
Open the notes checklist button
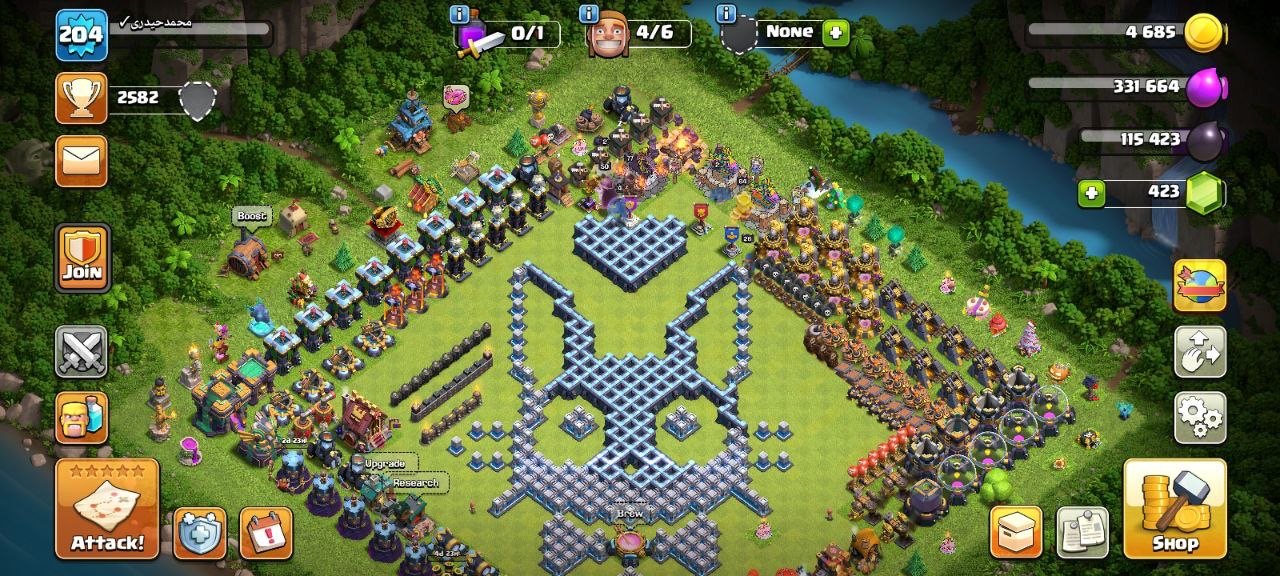pyautogui.click(x=1082, y=532)
